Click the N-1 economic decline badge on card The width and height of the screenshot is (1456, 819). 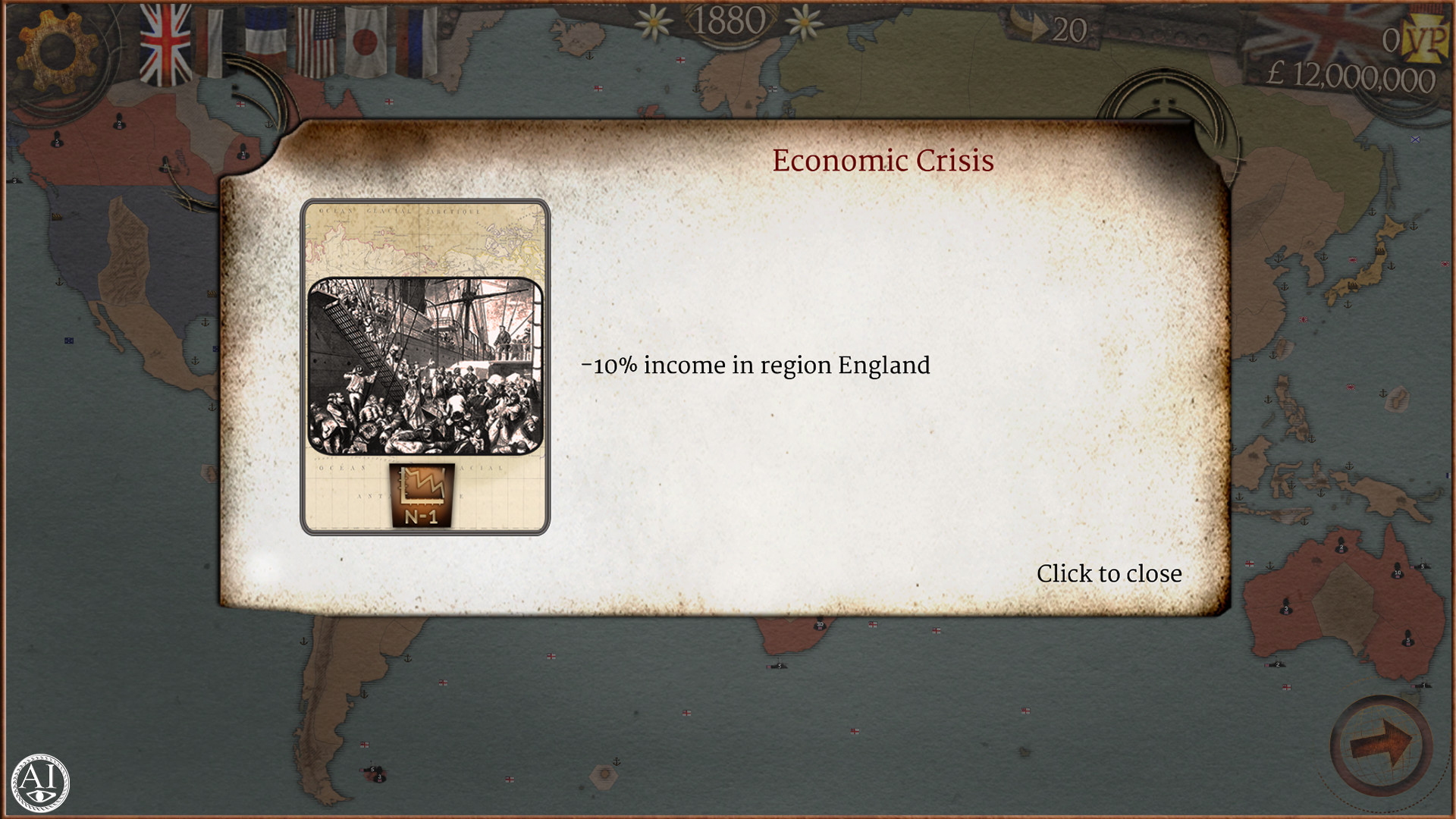pyautogui.click(x=421, y=497)
